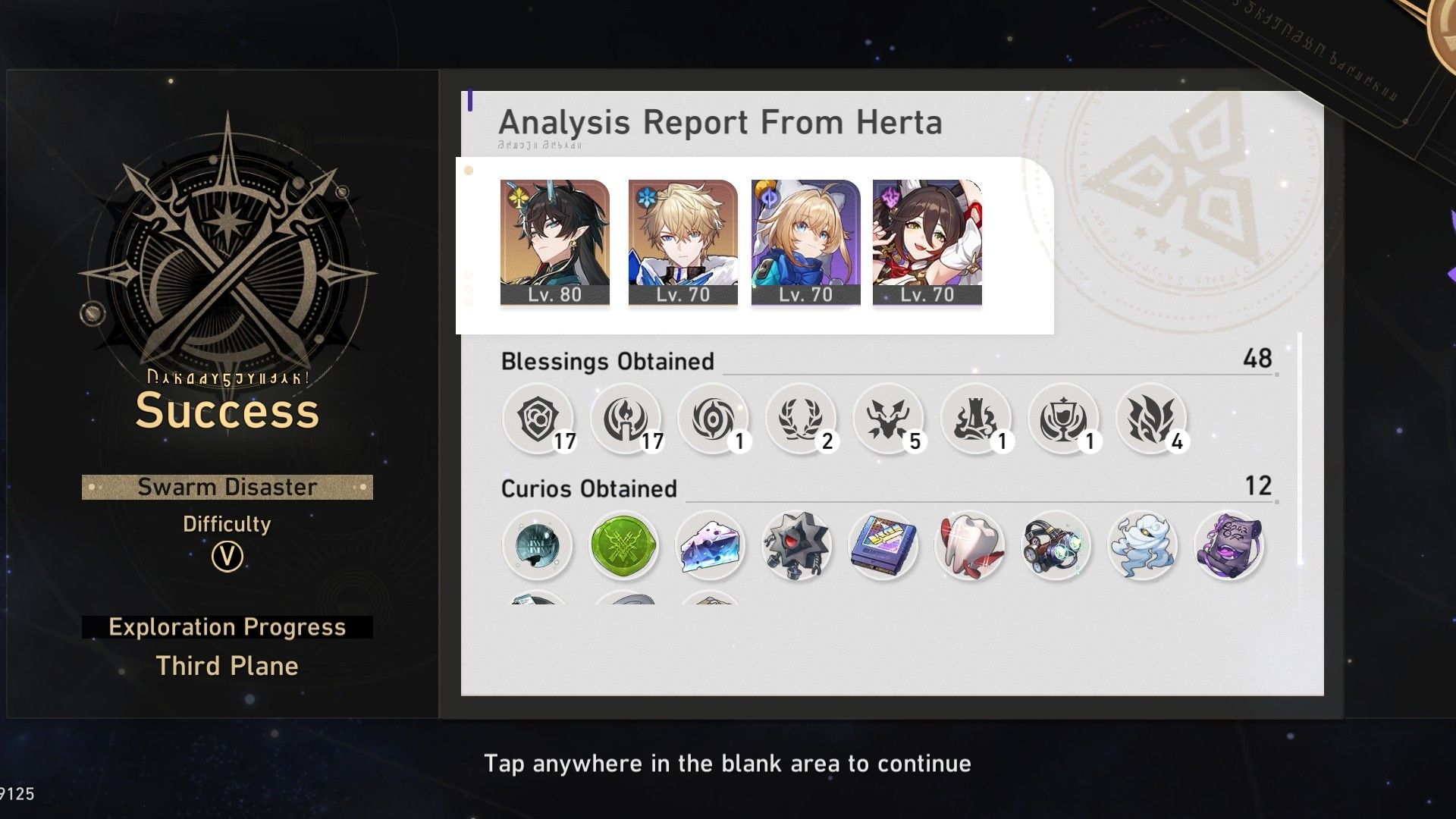Select the Preservation blessing icon showing 17
1456x819 pixels.
click(538, 417)
